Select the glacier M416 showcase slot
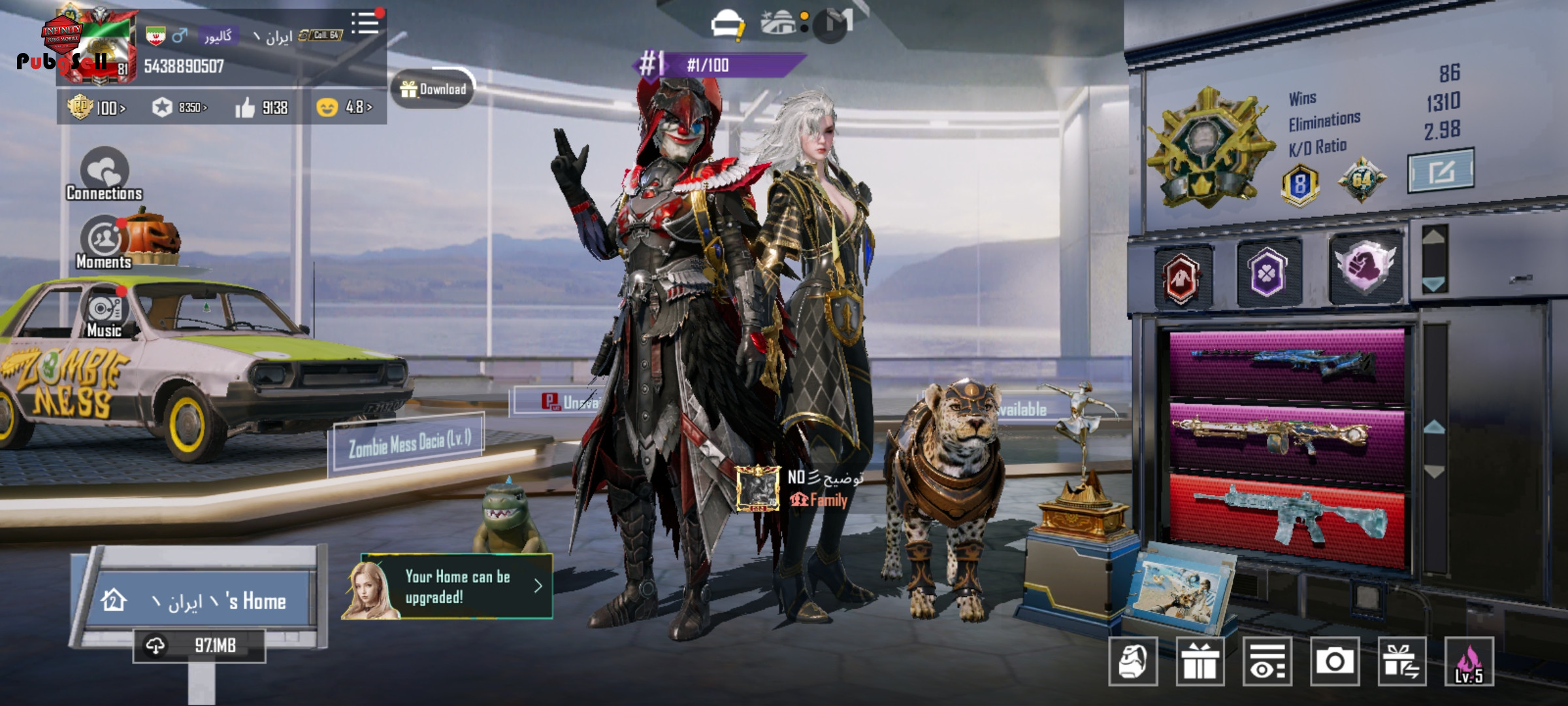Viewport: 1568px width, 706px height. tap(1286, 518)
